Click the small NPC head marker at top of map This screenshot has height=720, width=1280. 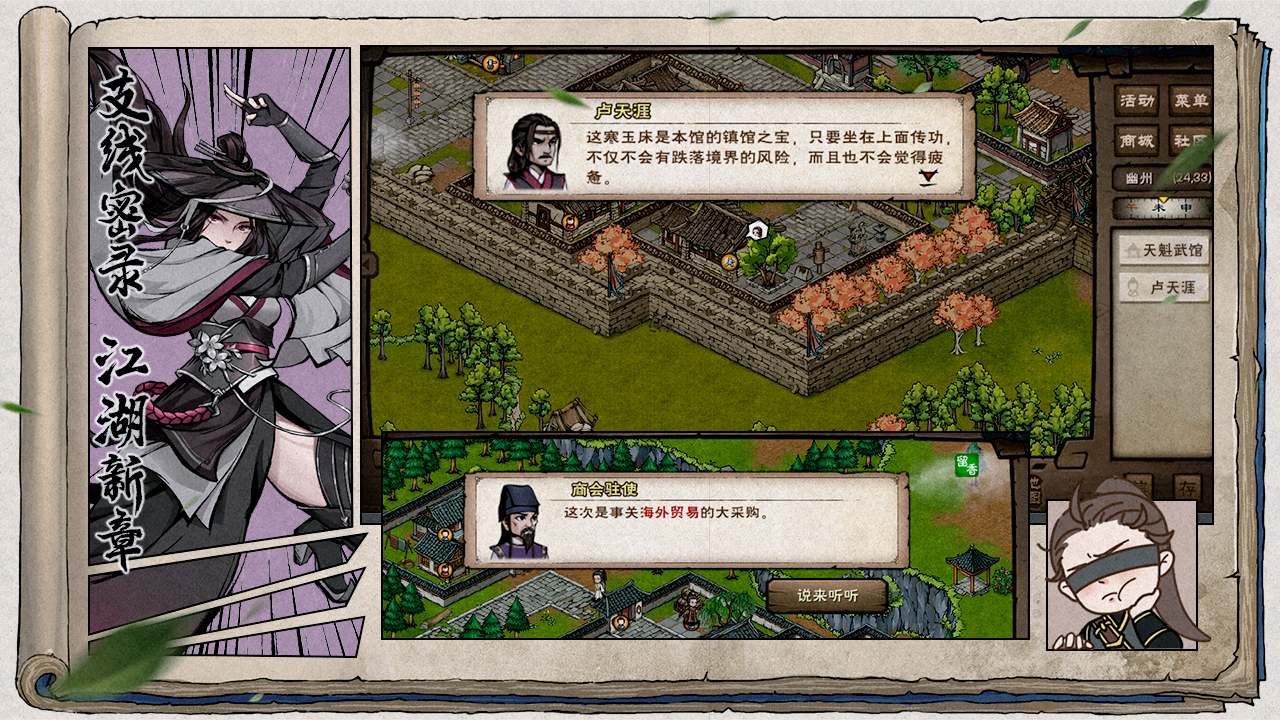click(489, 63)
